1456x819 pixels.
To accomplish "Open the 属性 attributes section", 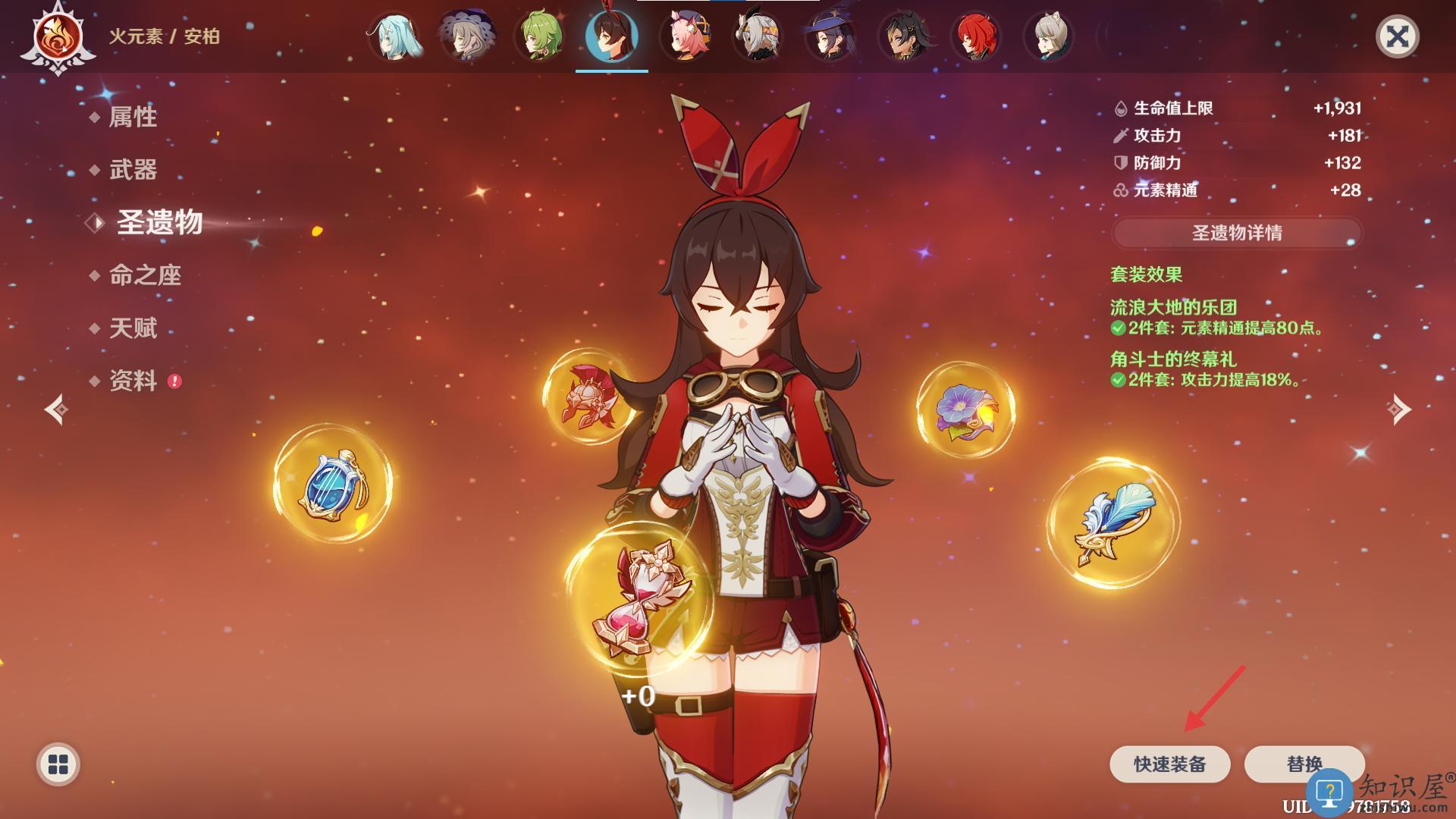I will pyautogui.click(x=133, y=117).
